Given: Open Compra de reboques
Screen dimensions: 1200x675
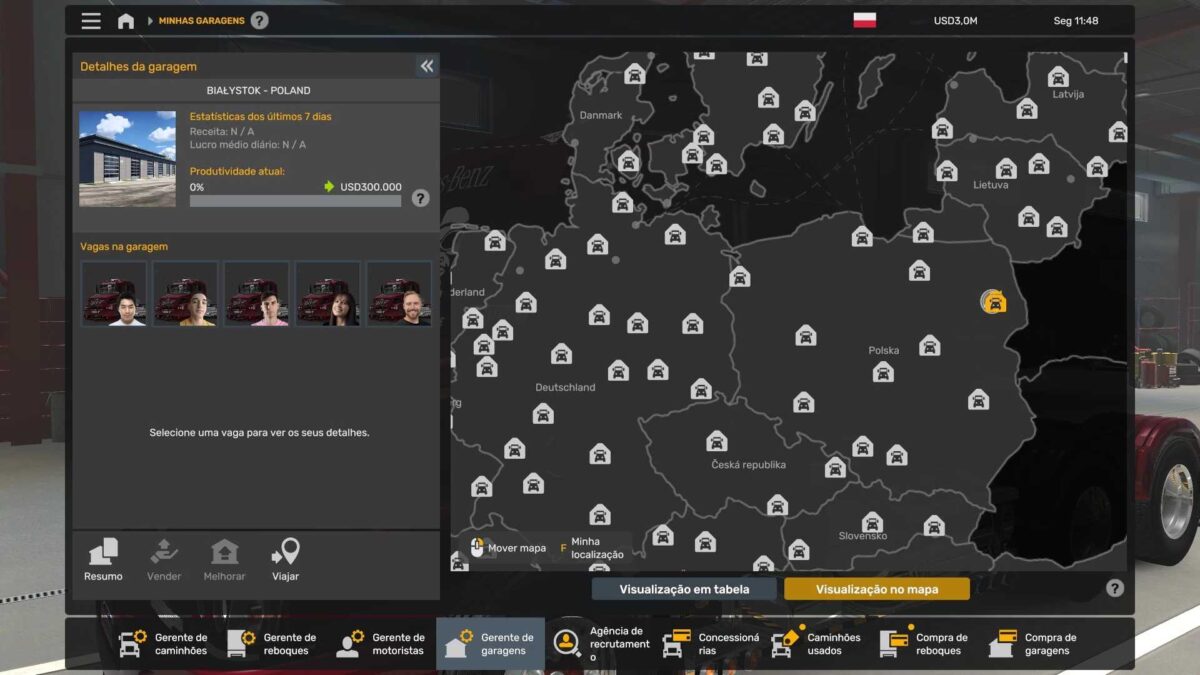Looking at the screenshot, I should [925, 644].
